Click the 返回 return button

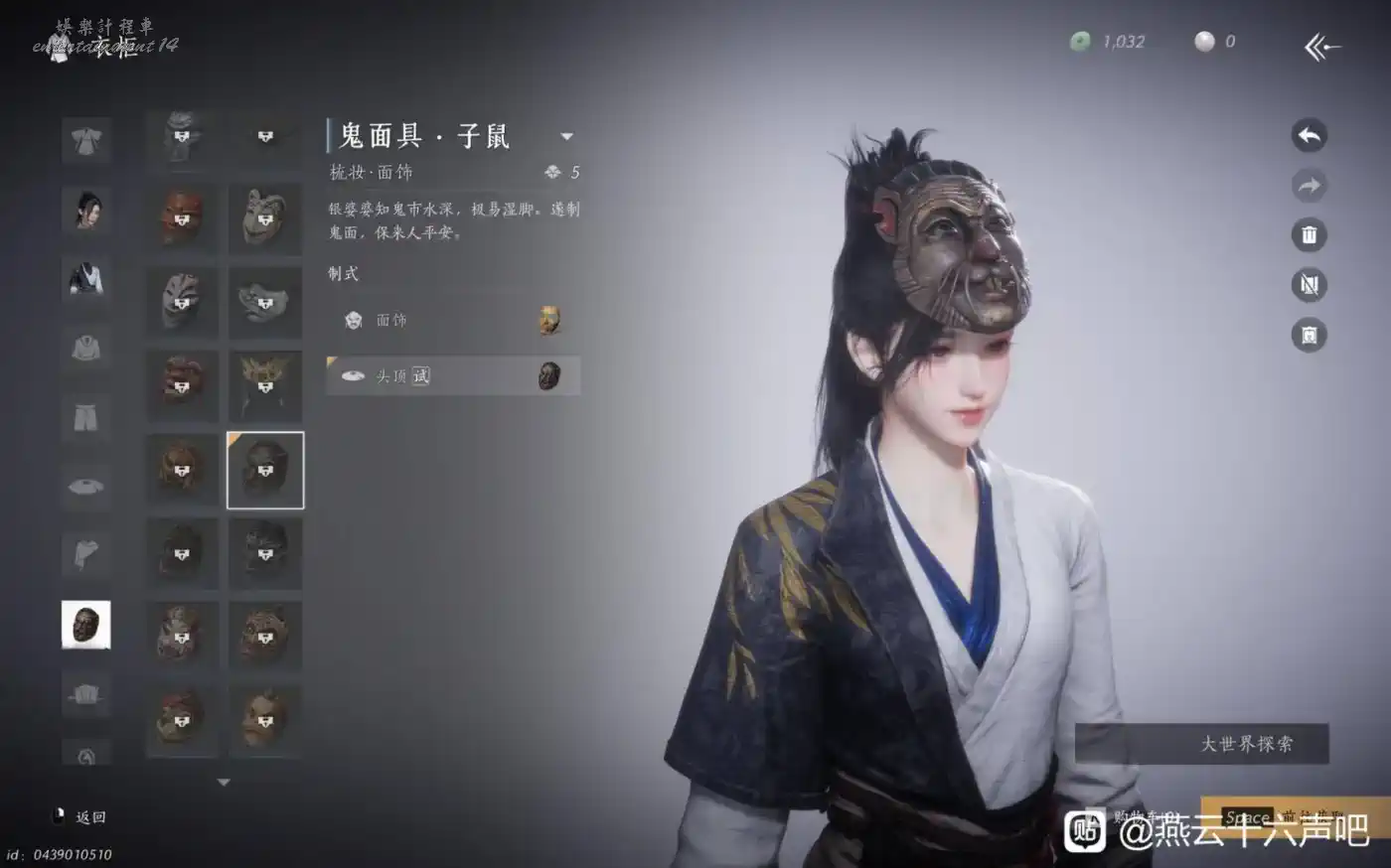pyautogui.click(x=81, y=816)
